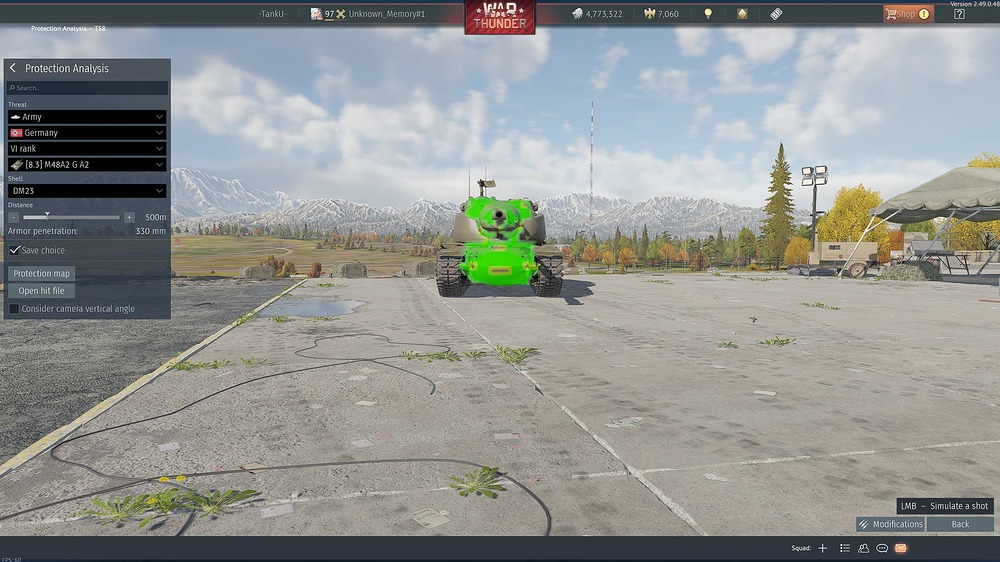Open the Modifications screen

tap(890, 524)
